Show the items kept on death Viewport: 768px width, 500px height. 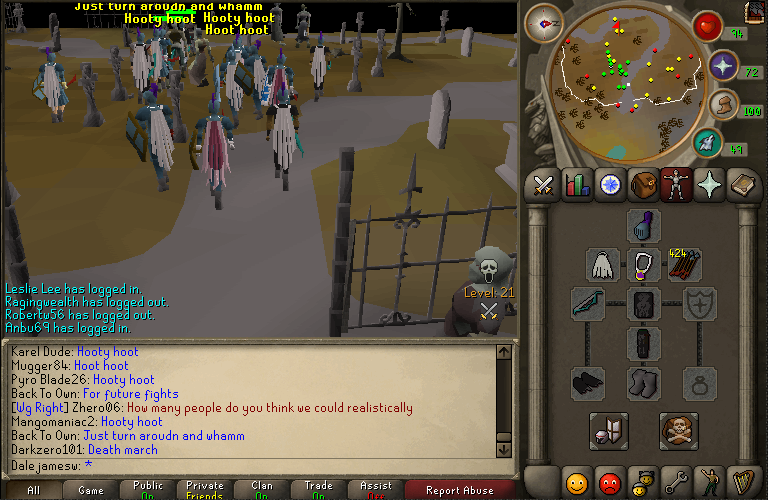point(678,431)
